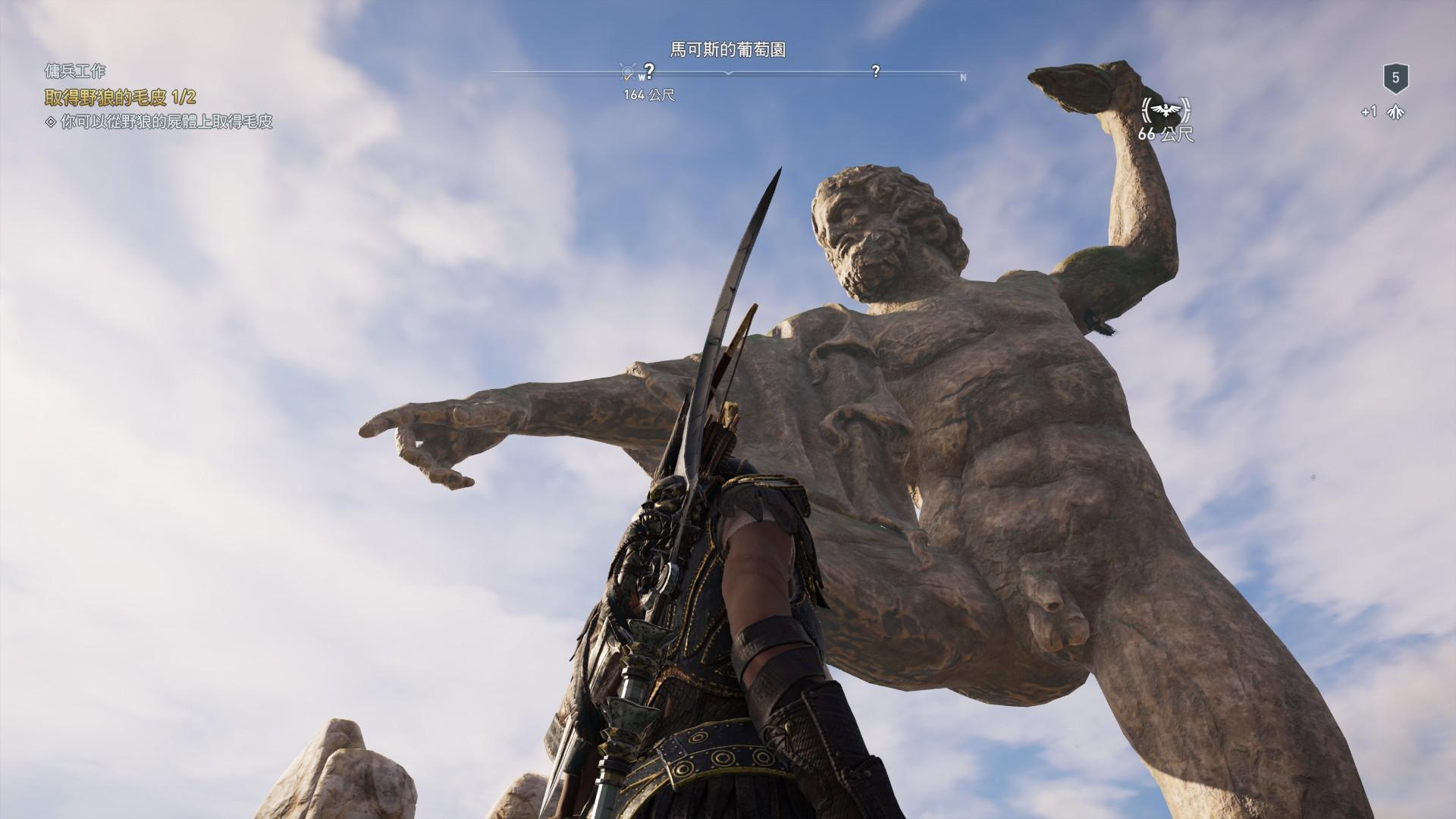Click the right question mark on compass
Image resolution: width=1456 pixels, height=819 pixels.
point(876,72)
